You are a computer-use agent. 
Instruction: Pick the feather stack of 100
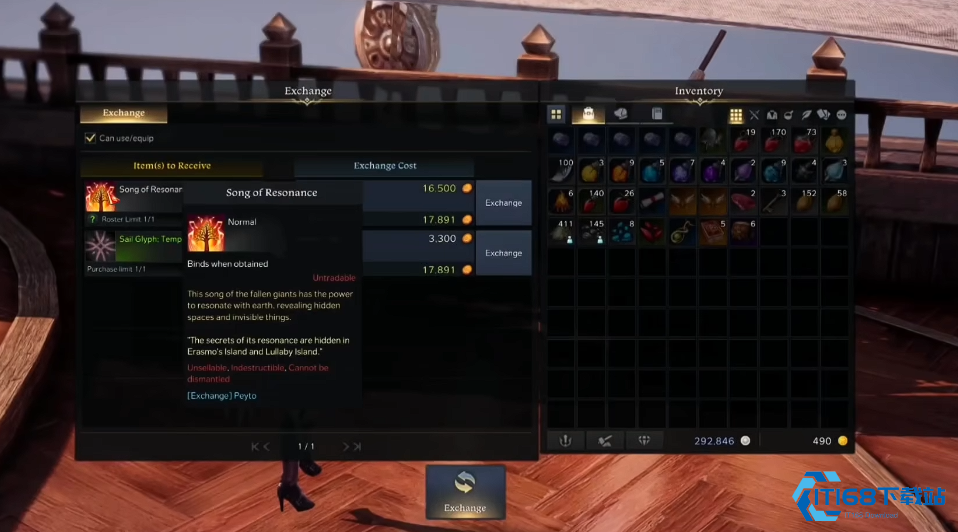pyautogui.click(x=560, y=171)
